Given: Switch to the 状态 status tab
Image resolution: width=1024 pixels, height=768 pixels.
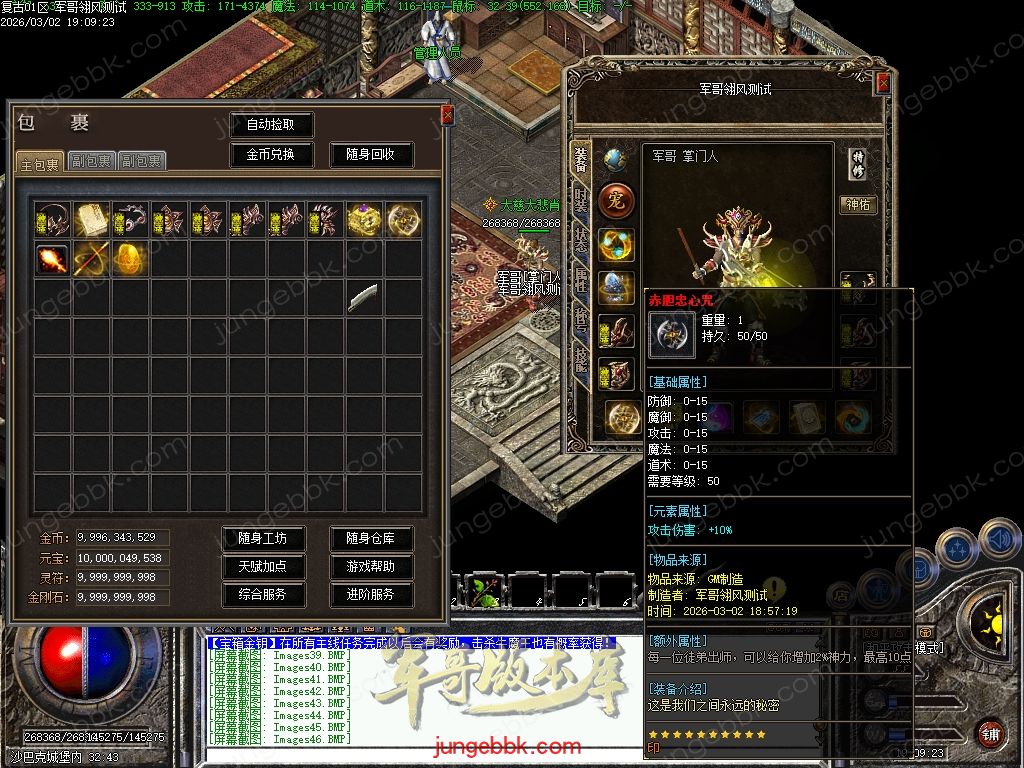Looking at the screenshot, I should (x=581, y=240).
